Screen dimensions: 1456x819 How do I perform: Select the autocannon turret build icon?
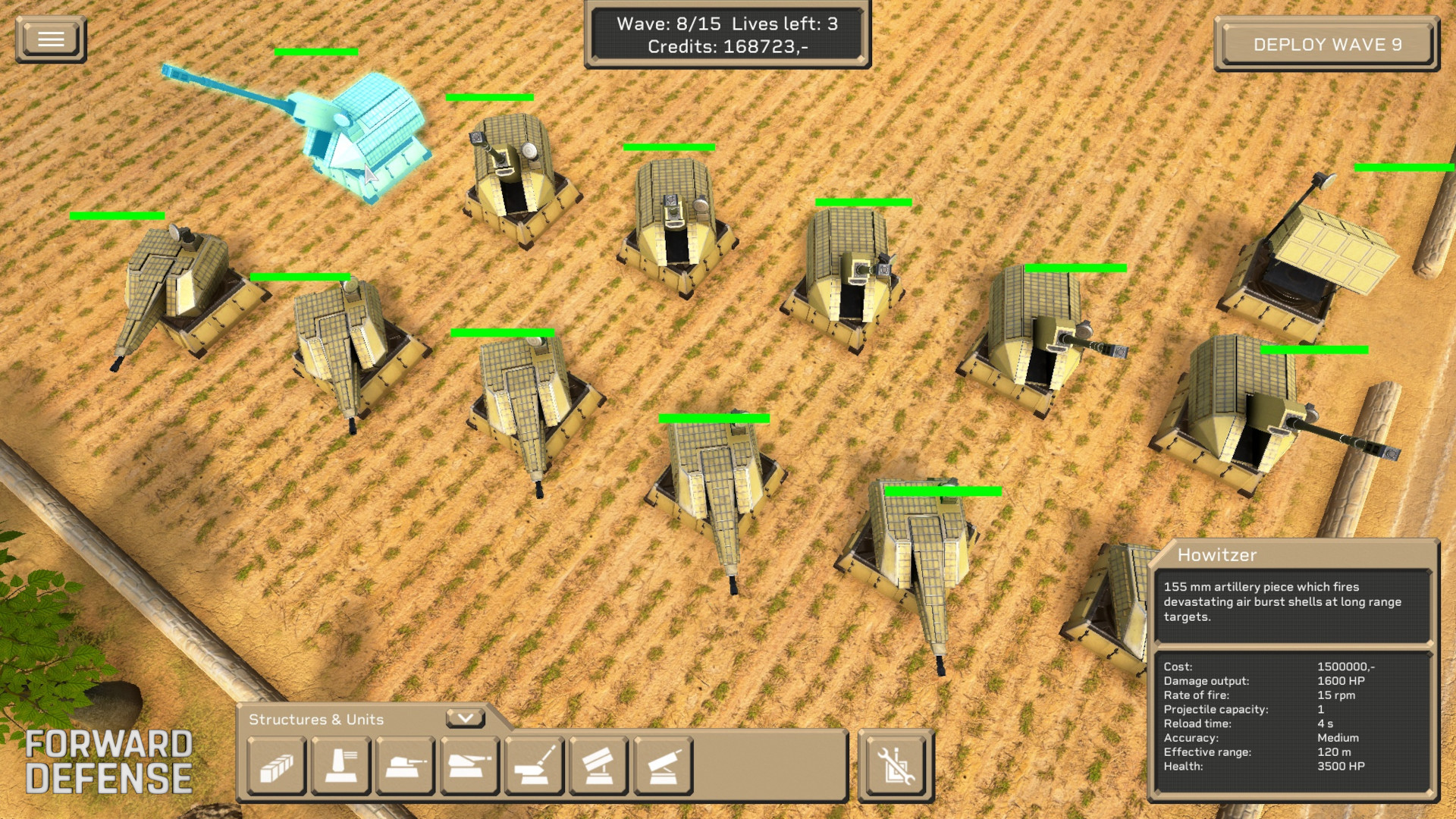click(x=405, y=767)
